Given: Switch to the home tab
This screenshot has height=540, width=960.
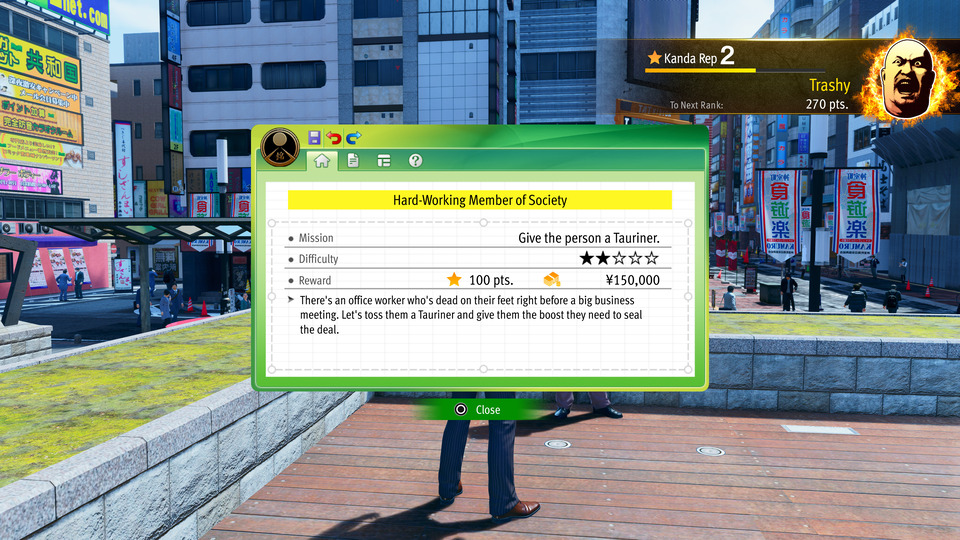Looking at the screenshot, I should coord(322,160).
